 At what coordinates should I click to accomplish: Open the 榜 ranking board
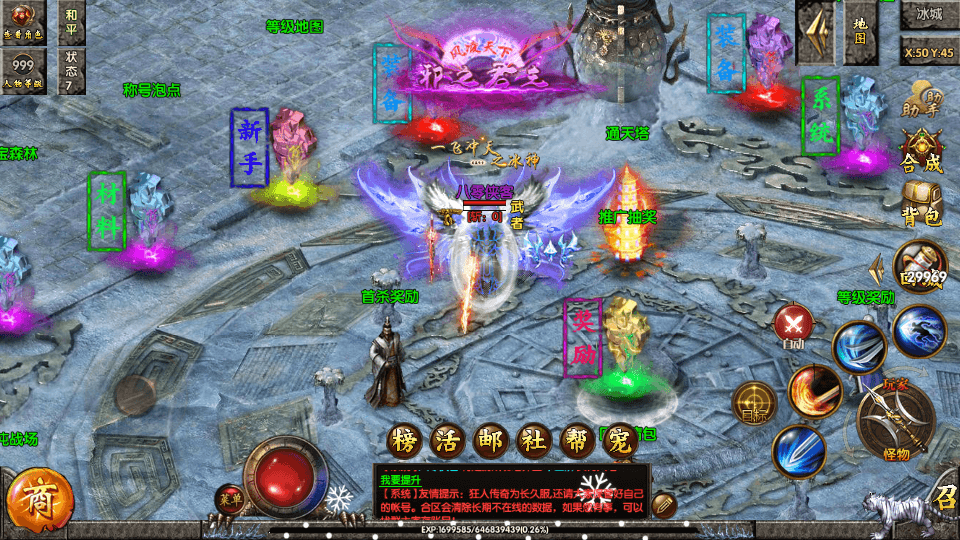(x=405, y=440)
